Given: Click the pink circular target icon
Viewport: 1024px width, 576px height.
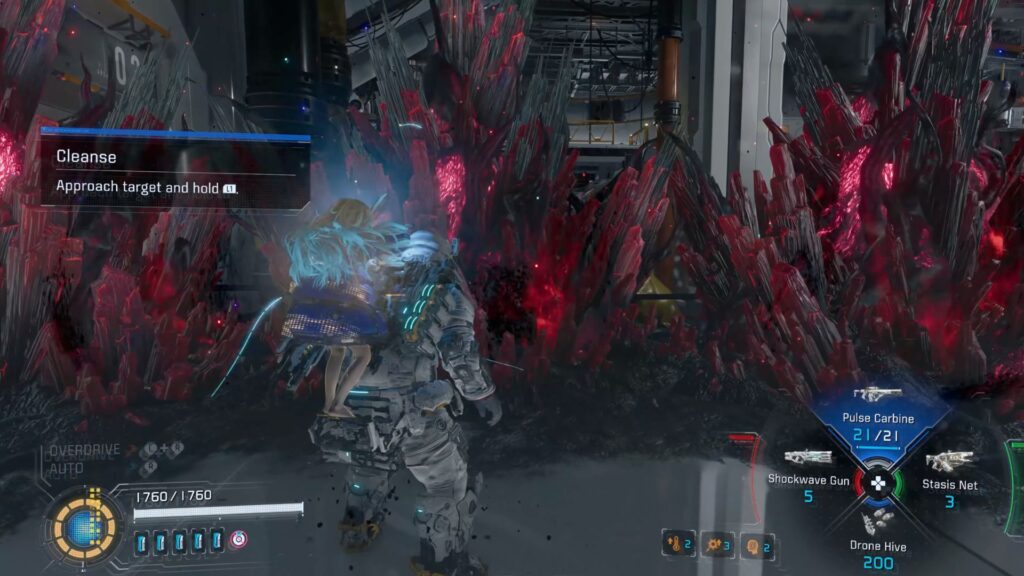Looking at the screenshot, I should coord(239,540).
